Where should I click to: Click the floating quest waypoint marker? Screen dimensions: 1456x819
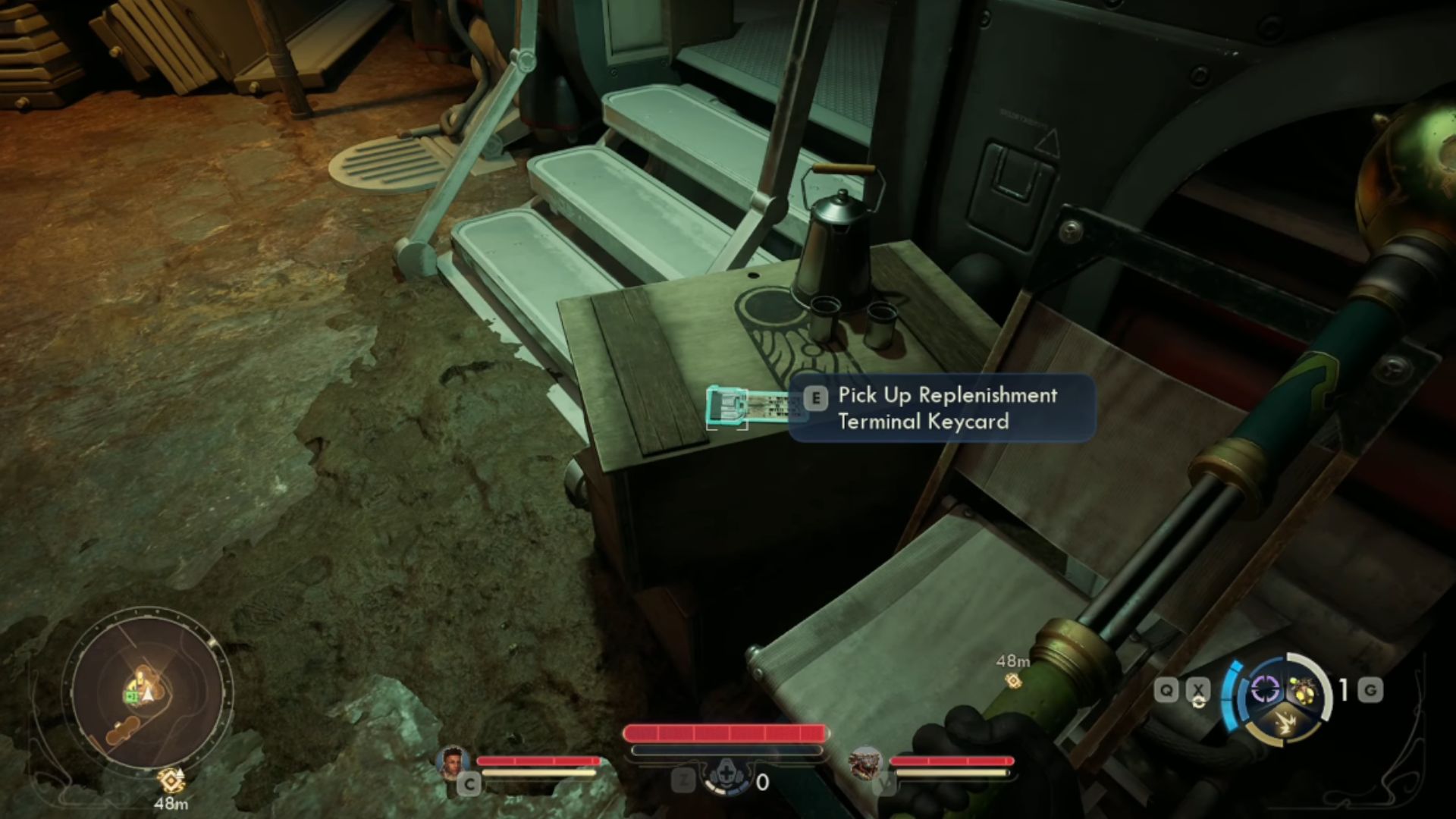[1012, 680]
